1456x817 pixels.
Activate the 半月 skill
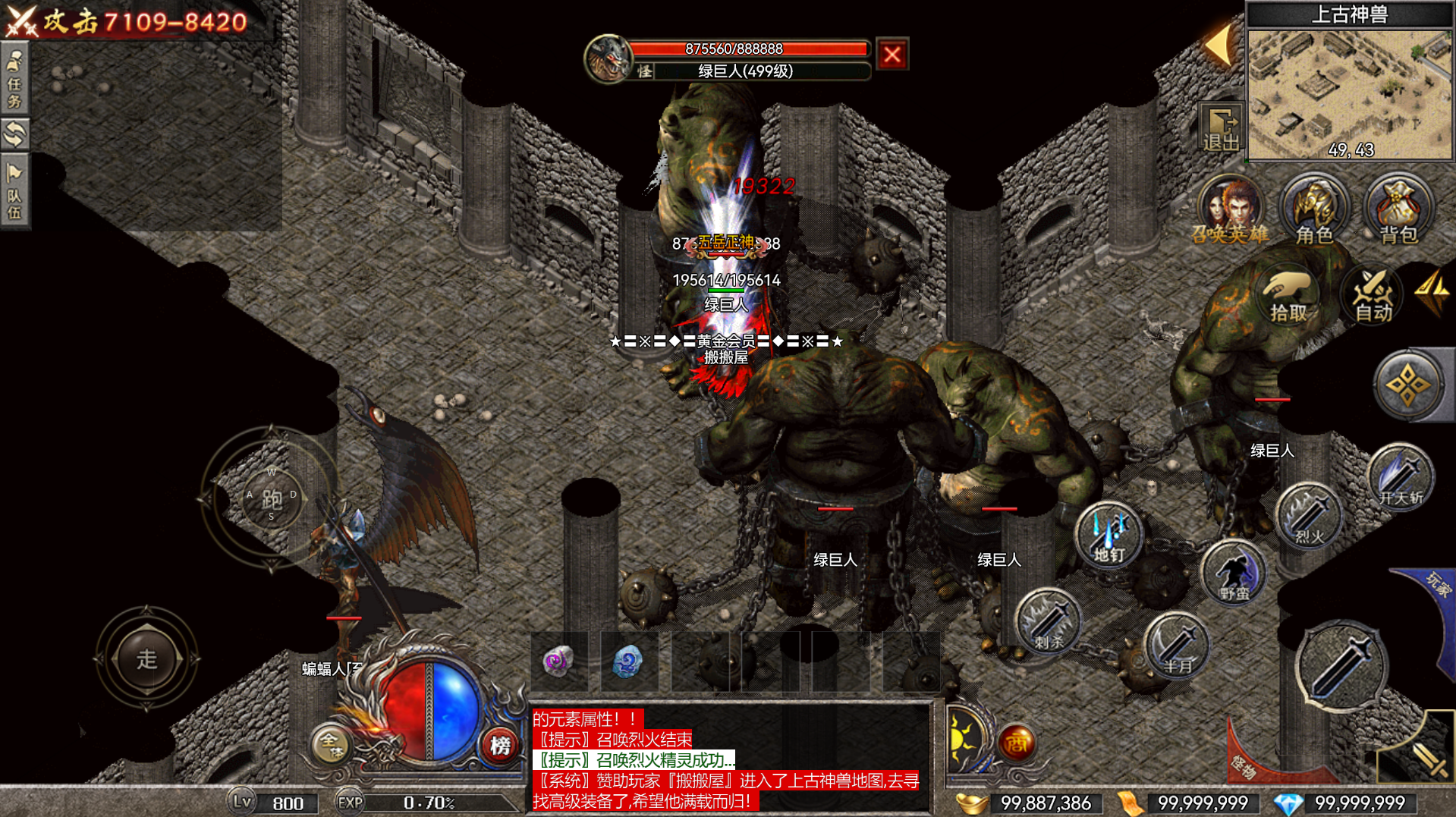coord(1177,646)
